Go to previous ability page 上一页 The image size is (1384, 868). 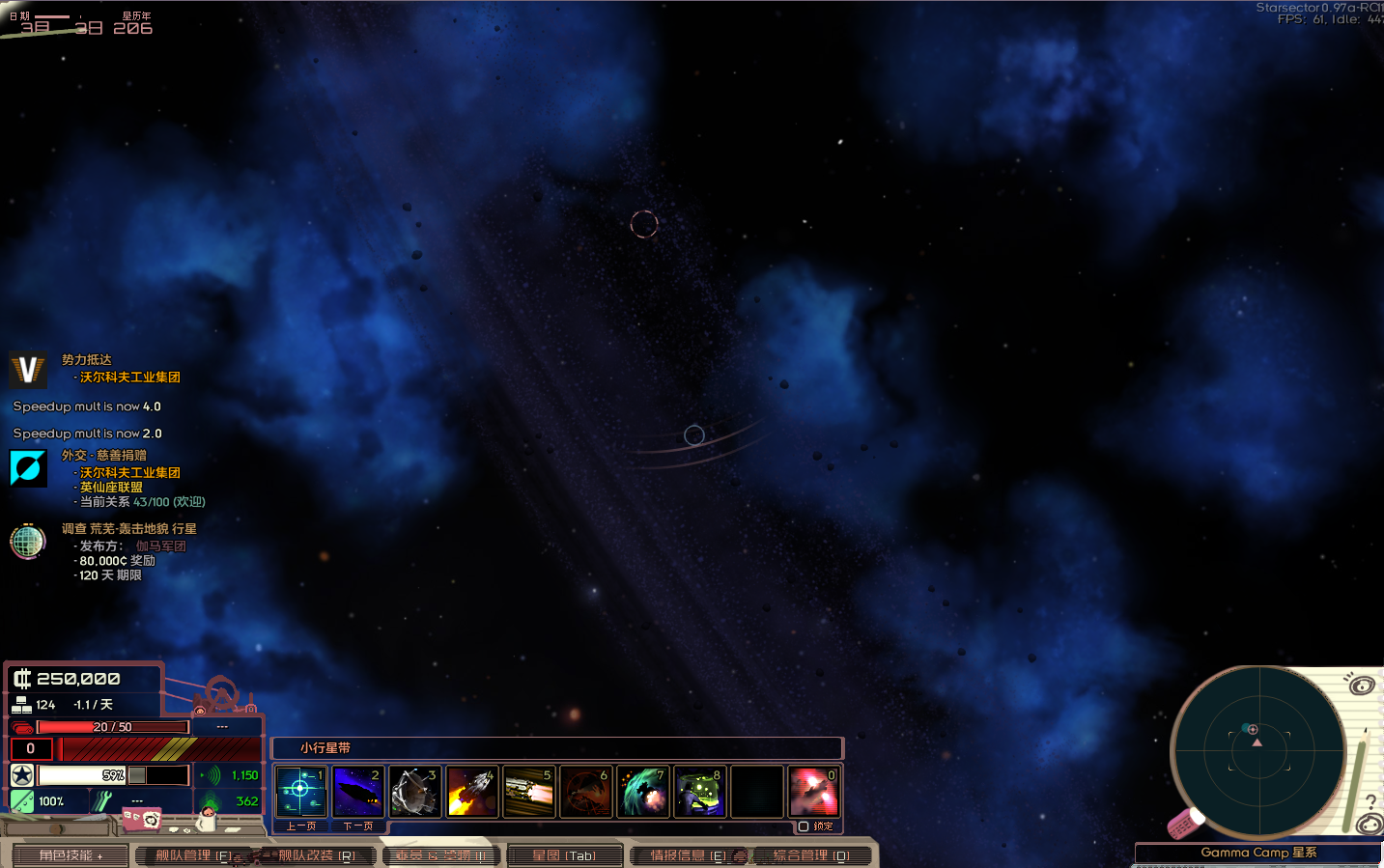click(300, 826)
